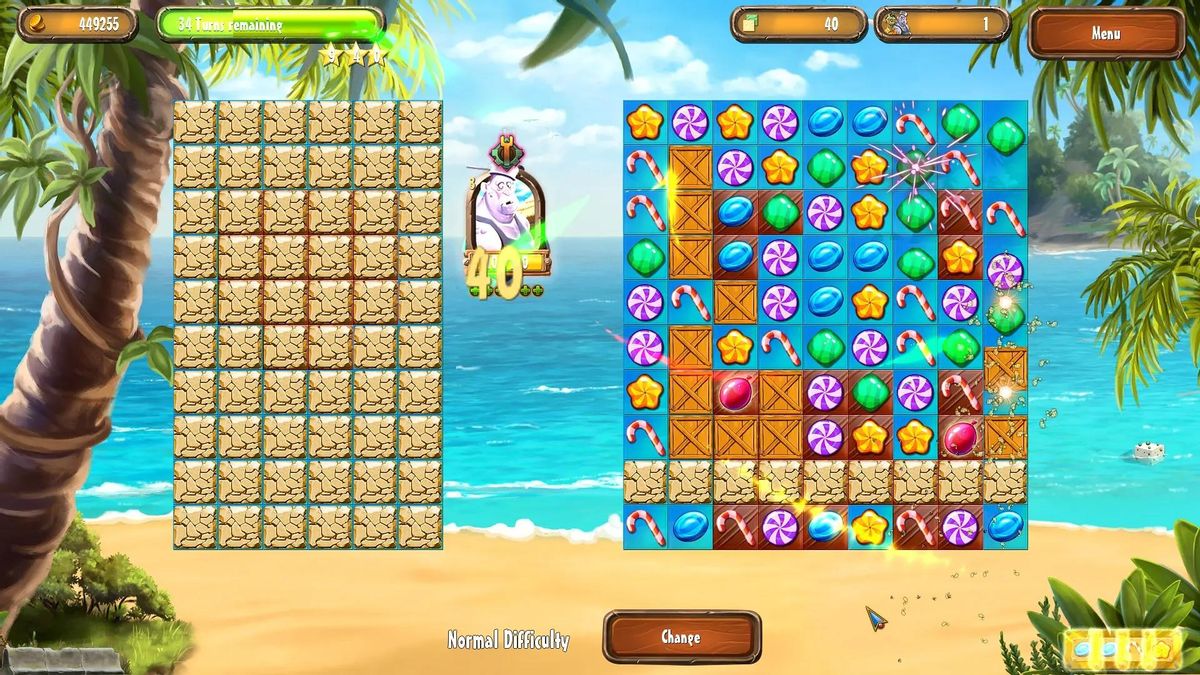Click the Change difficulty button
The image size is (1200, 675).
tap(681, 637)
